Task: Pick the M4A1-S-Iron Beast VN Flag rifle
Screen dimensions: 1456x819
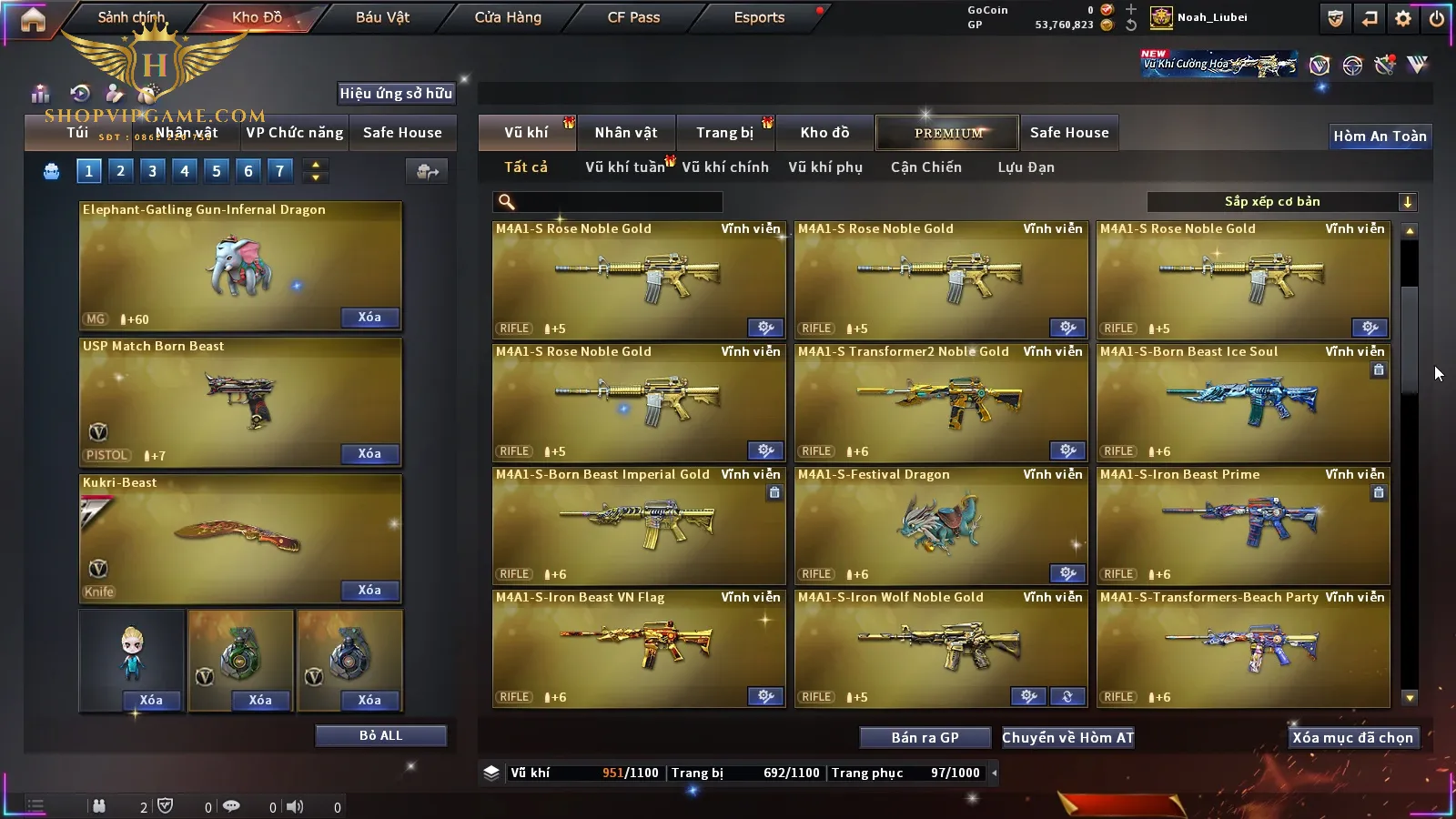Action: coord(638,649)
